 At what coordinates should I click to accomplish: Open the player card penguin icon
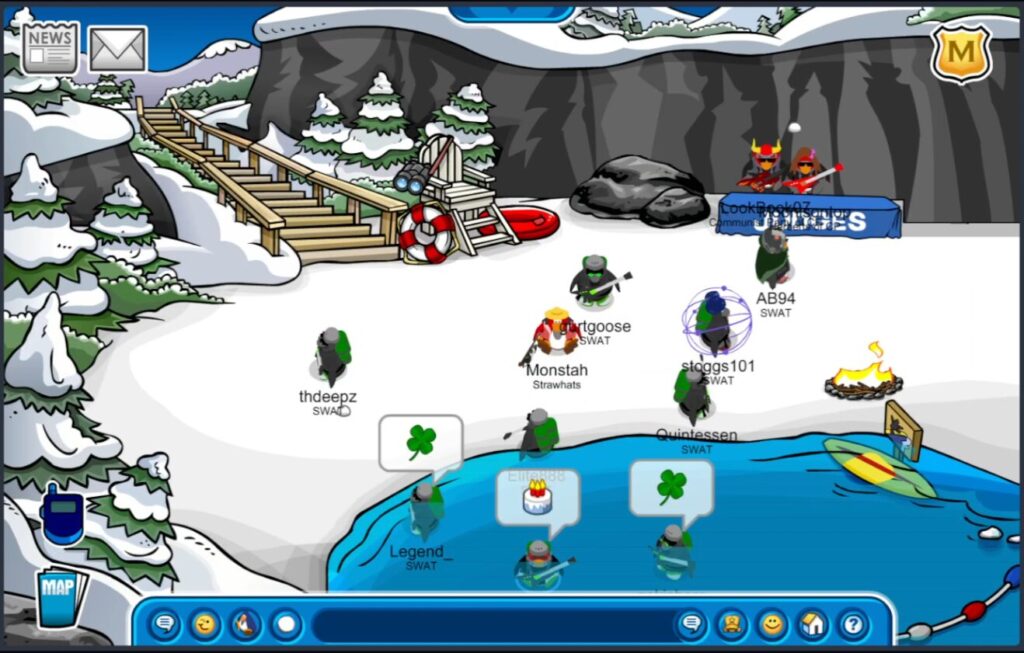click(731, 626)
